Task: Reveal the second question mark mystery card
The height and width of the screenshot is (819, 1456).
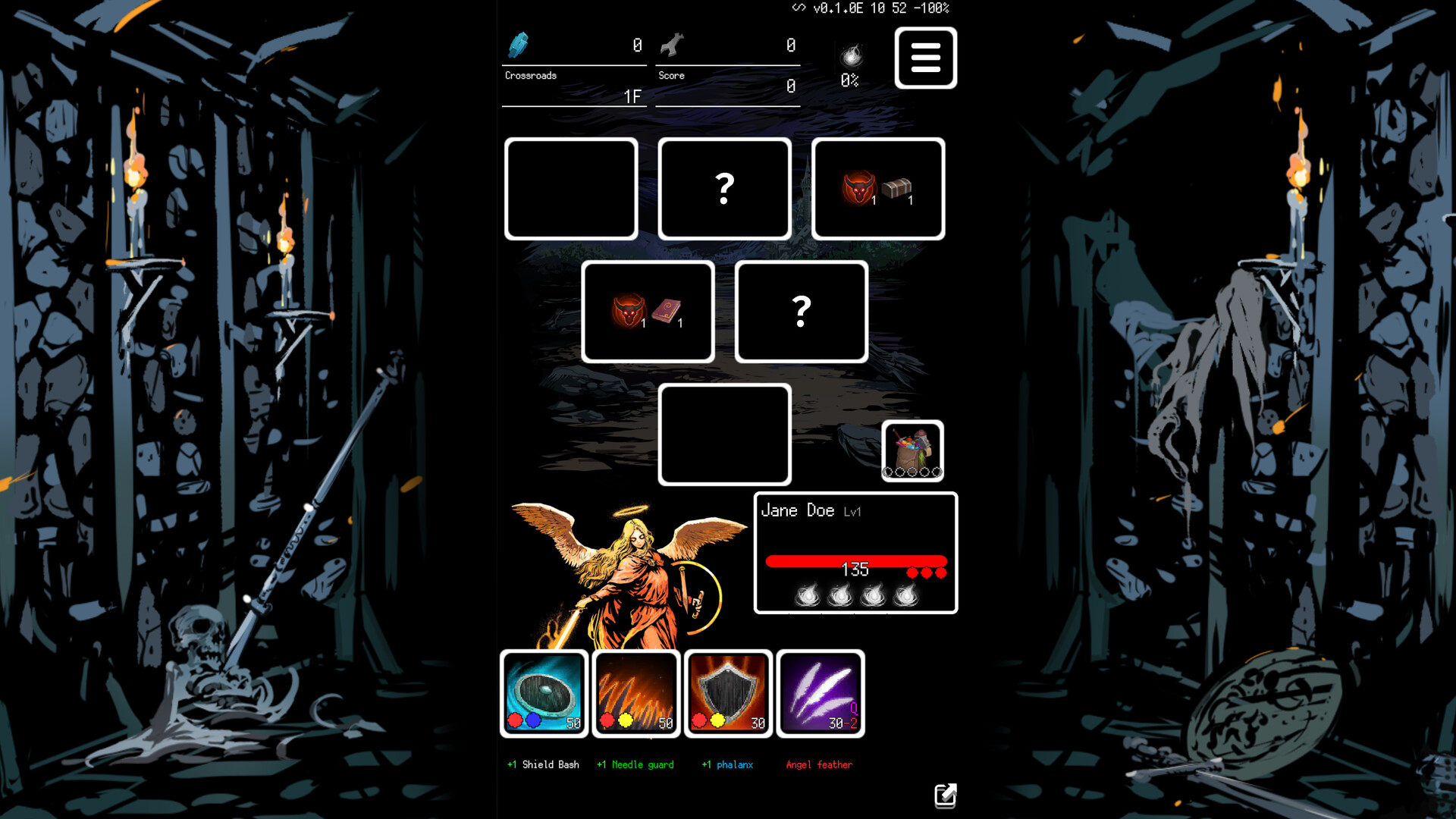Action: tap(800, 311)
